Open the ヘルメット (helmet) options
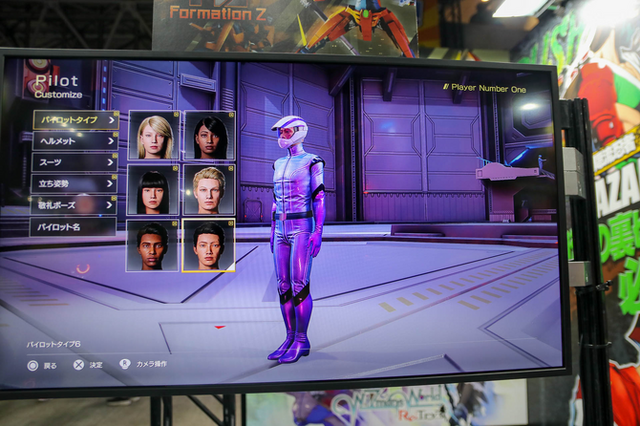This screenshot has height=426, width=640. point(75,141)
